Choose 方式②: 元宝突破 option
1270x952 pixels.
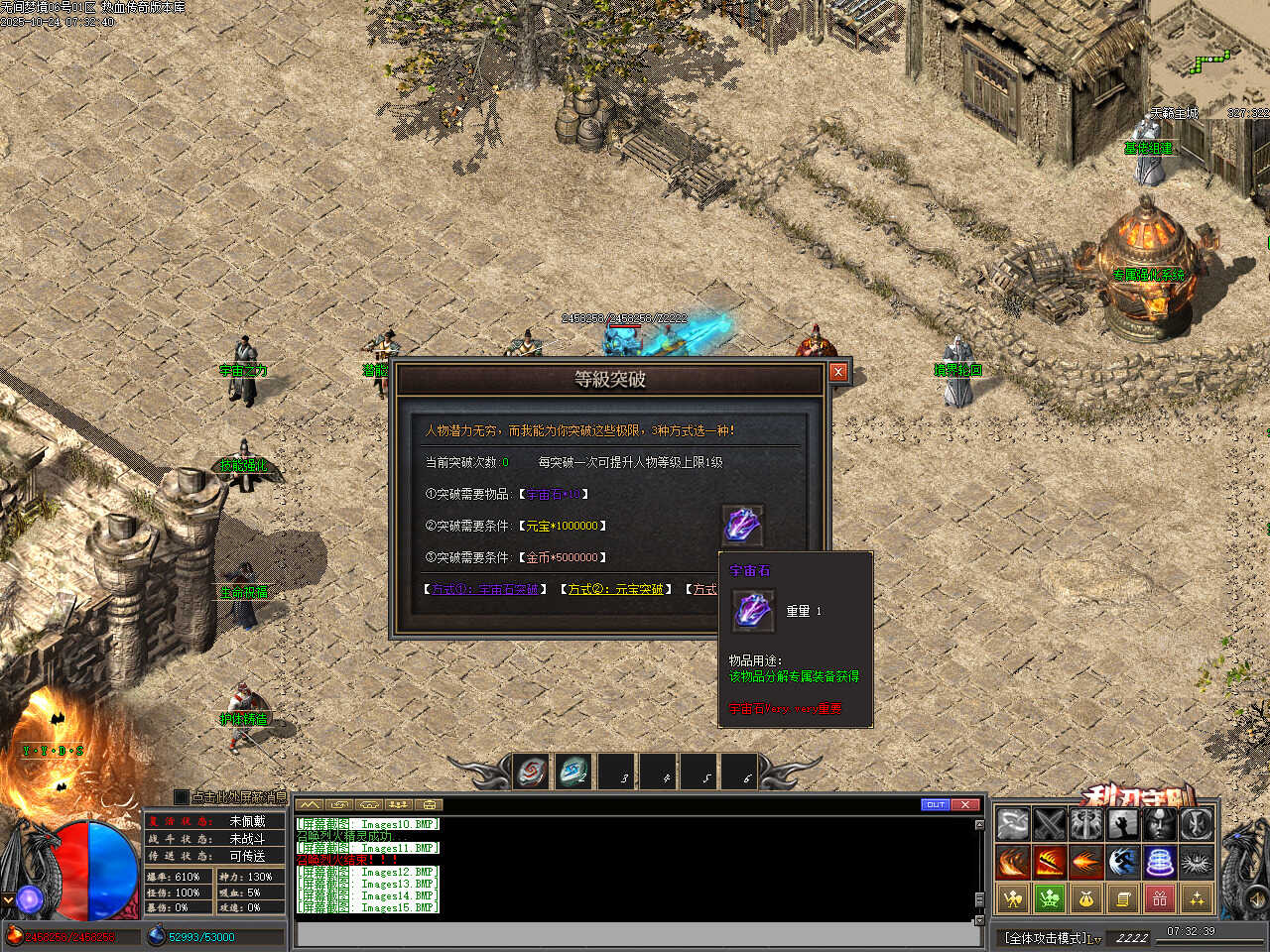pos(615,589)
